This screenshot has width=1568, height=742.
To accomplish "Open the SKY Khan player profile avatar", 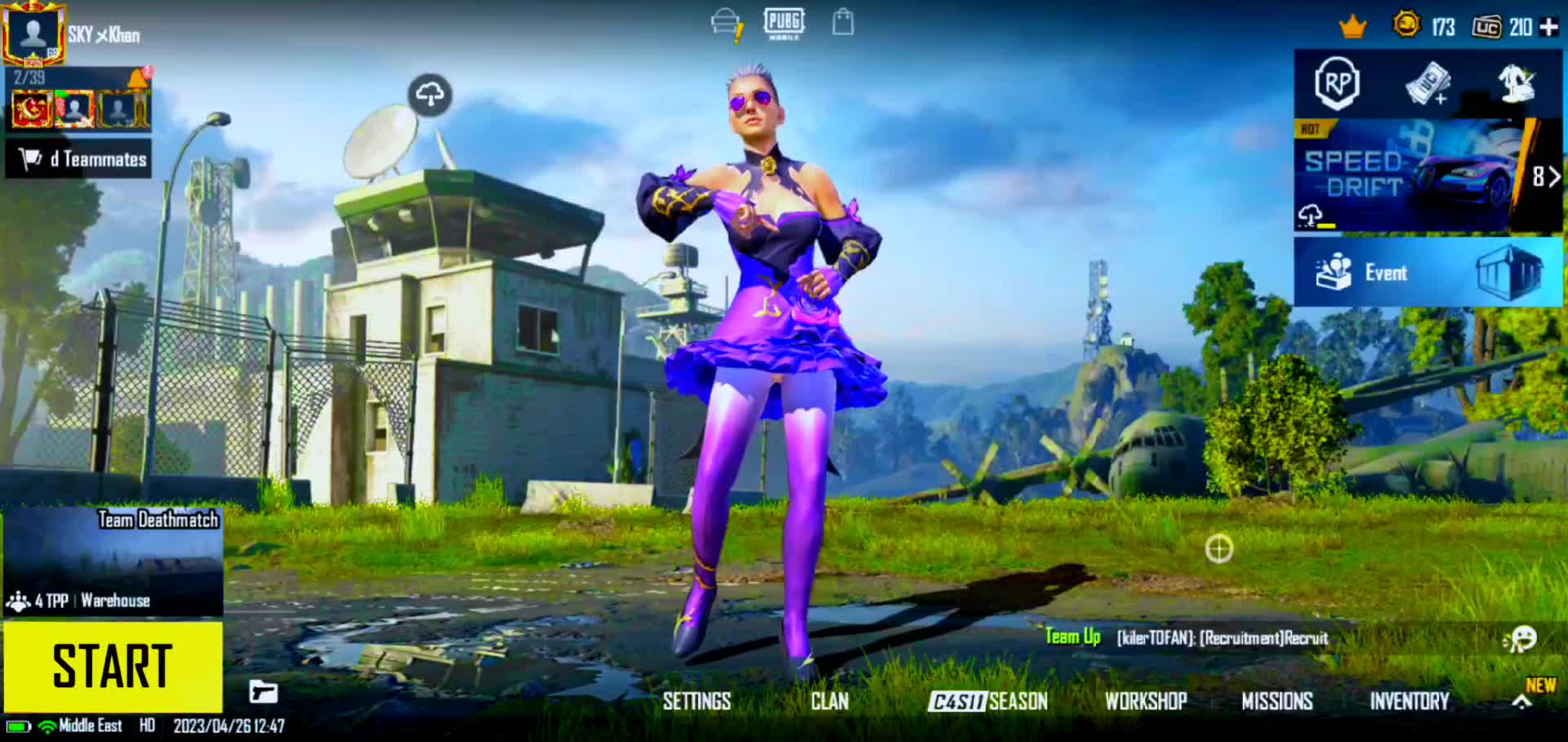I will (33, 34).
